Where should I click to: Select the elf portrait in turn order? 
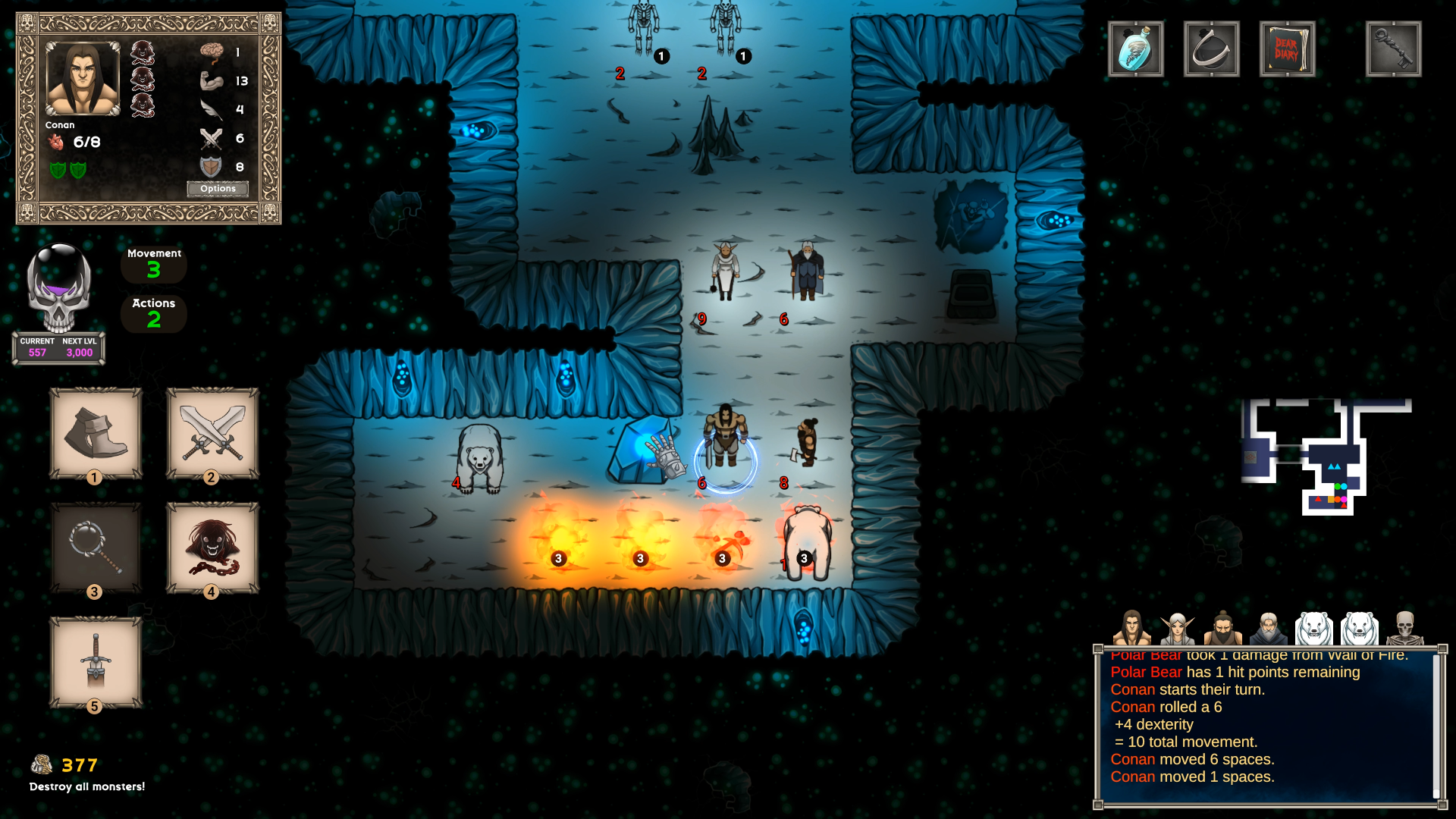tap(1177, 629)
